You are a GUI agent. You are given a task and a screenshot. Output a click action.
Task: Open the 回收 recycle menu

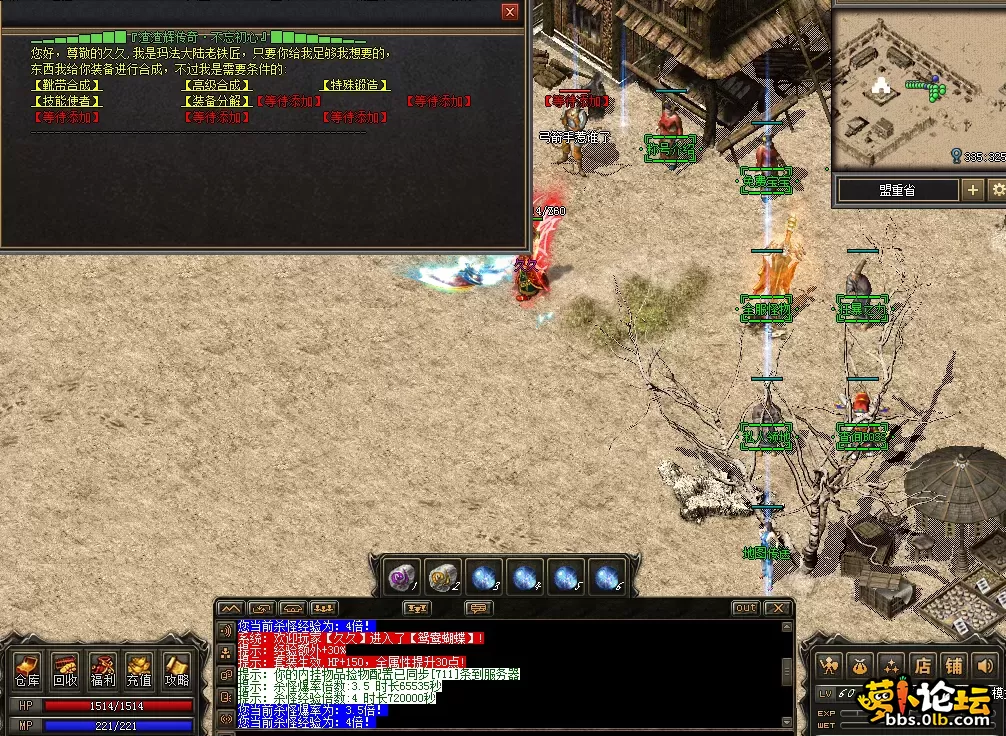pos(65,671)
